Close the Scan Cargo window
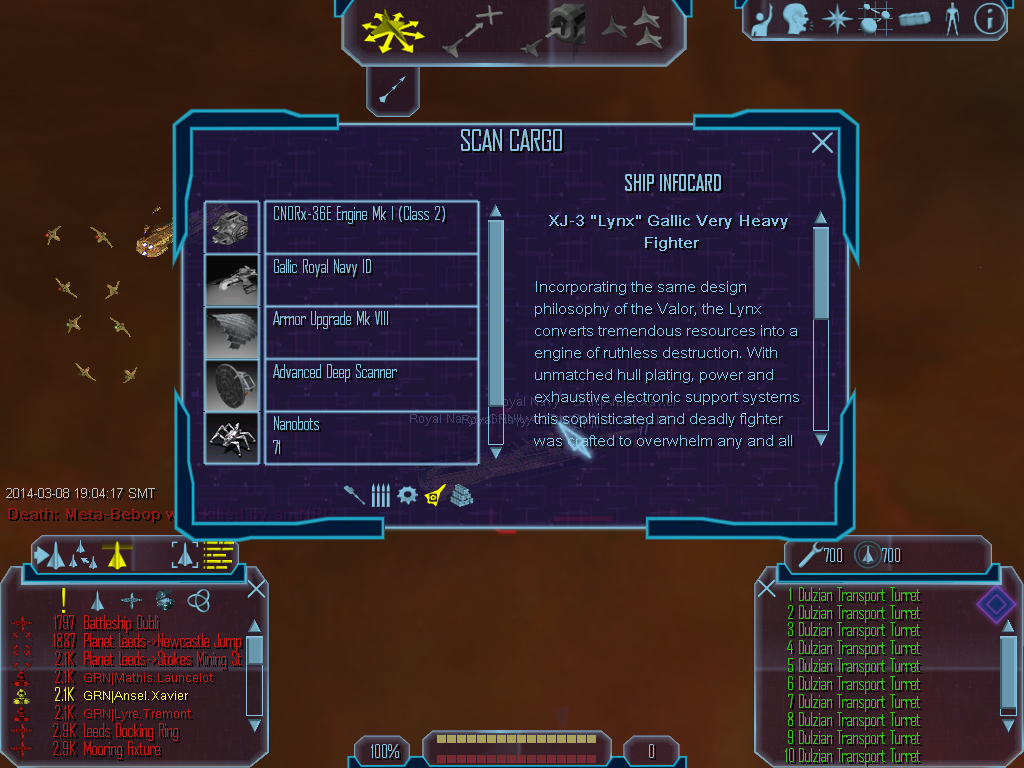 click(822, 143)
